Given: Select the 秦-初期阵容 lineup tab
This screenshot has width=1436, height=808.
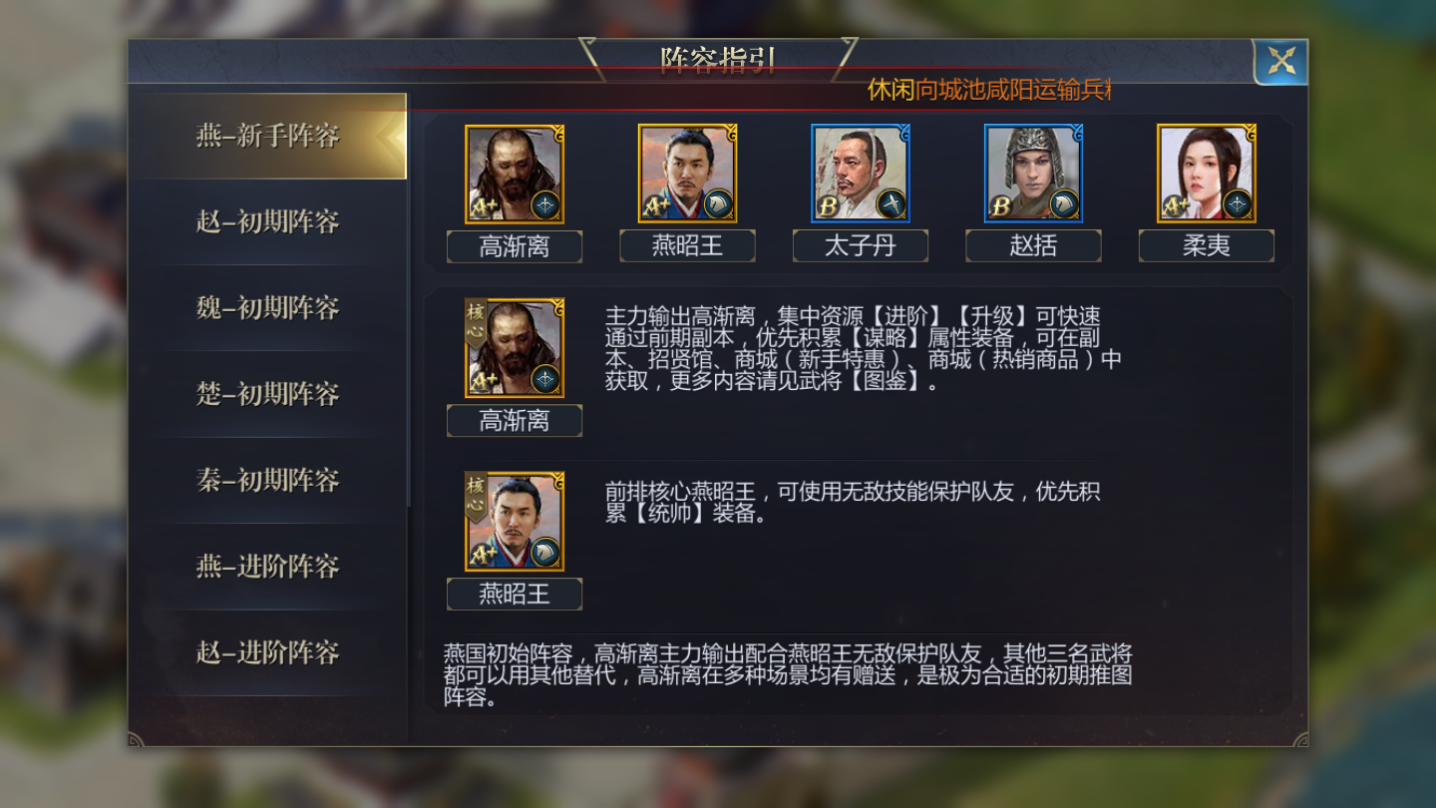Looking at the screenshot, I should click(x=268, y=482).
